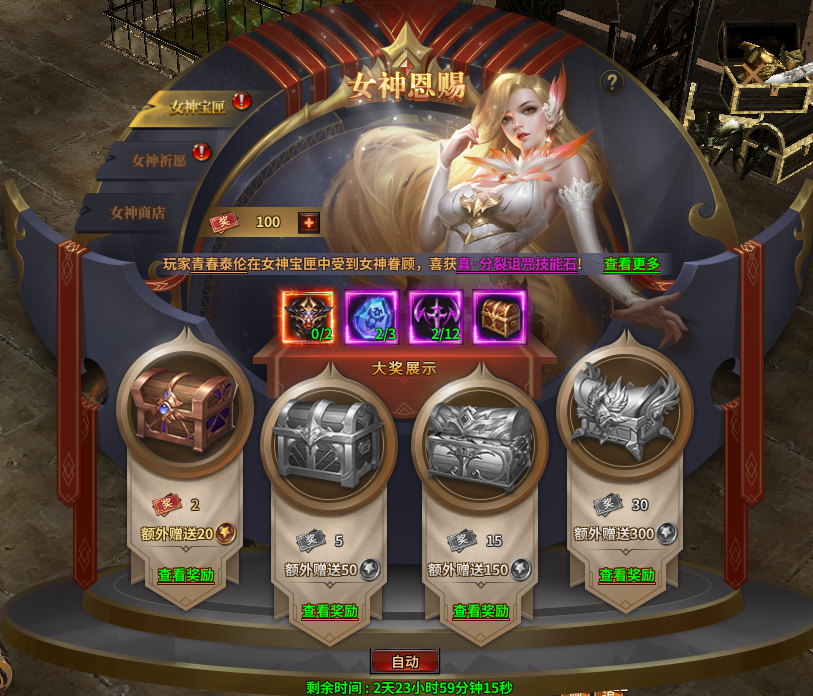Select the blue crystal grand prize icon
This screenshot has height=696, width=813.
coord(371,316)
